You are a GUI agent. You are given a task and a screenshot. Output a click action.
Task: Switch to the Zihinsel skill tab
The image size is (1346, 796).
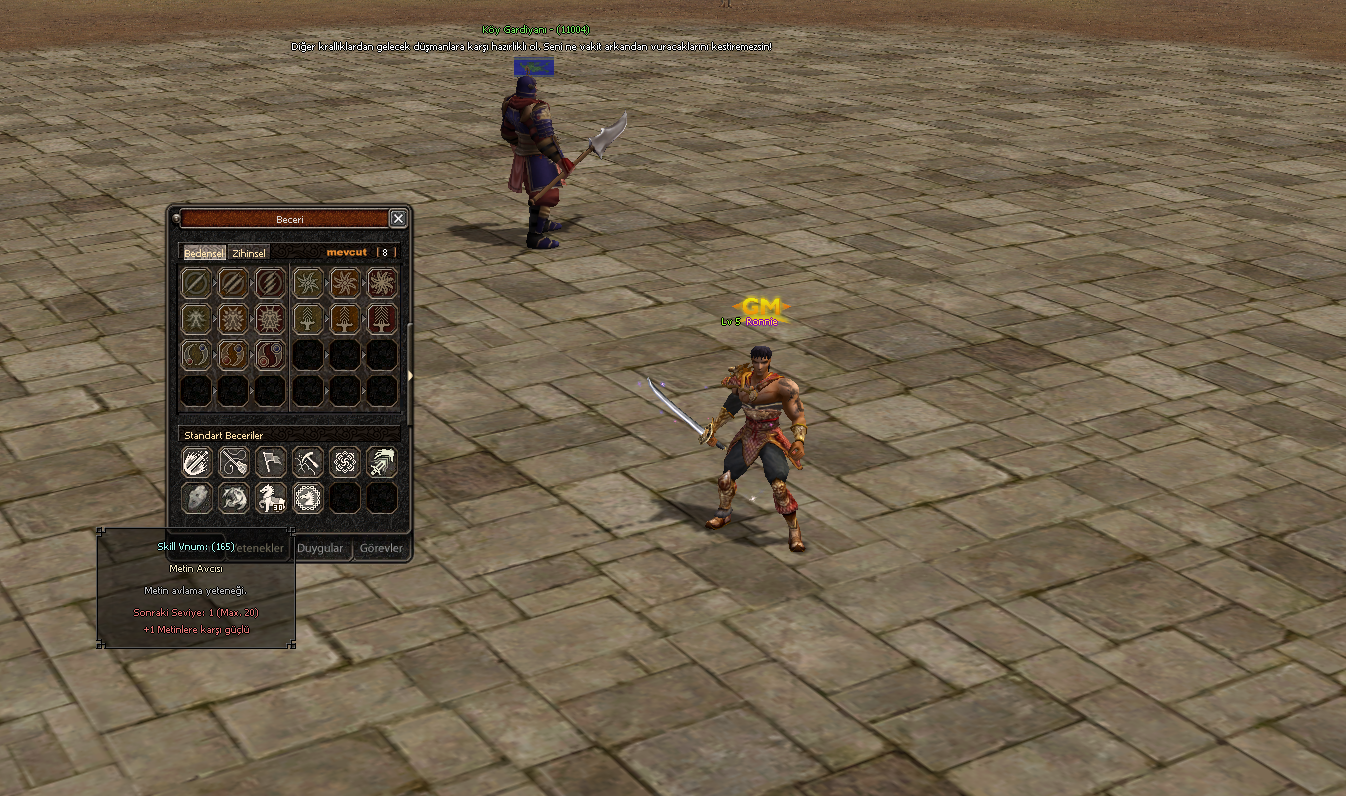(x=249, y=253)
